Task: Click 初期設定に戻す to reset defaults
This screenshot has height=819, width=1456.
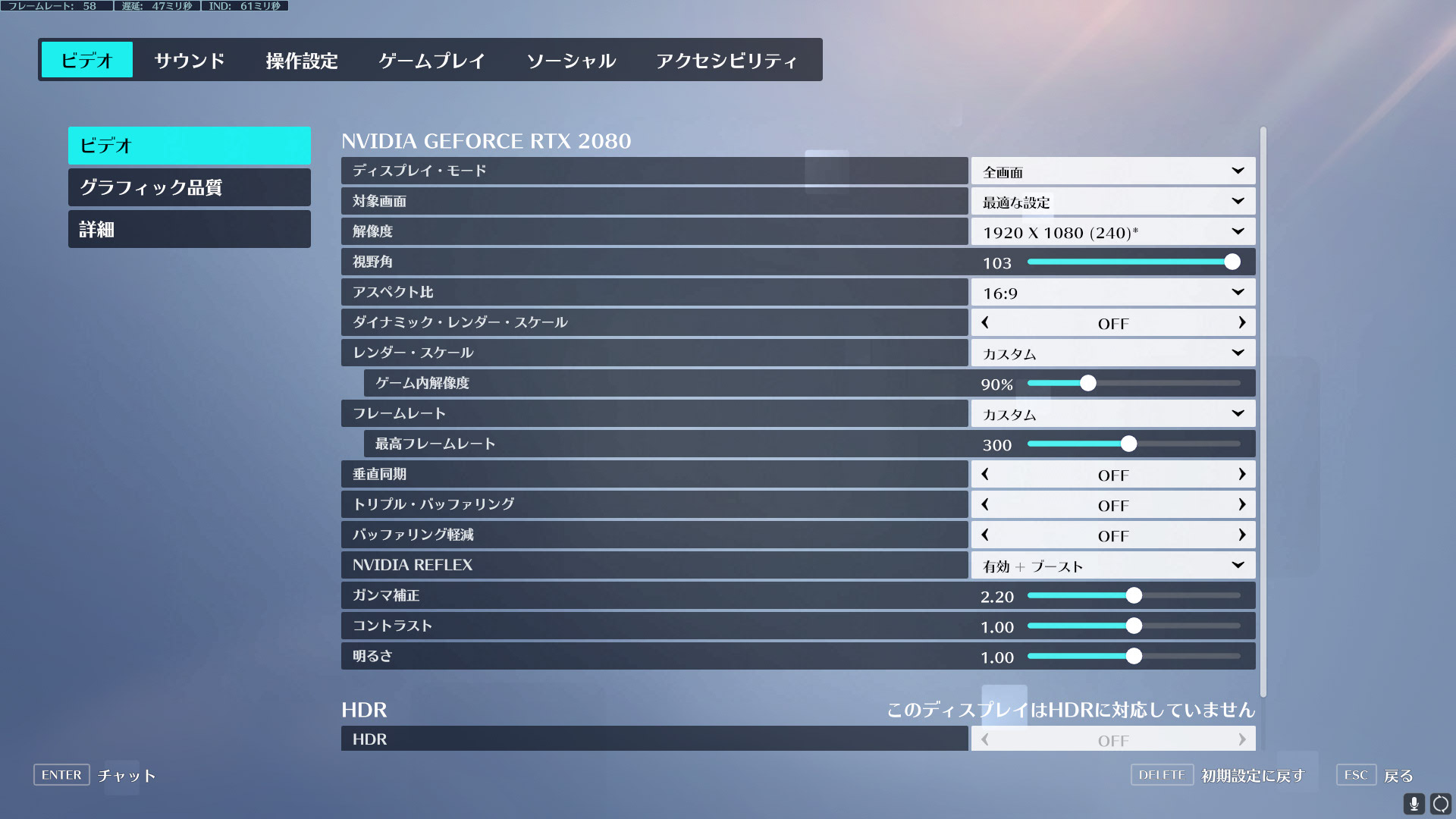Action: pyautogui.click(x=1250, y=775)
